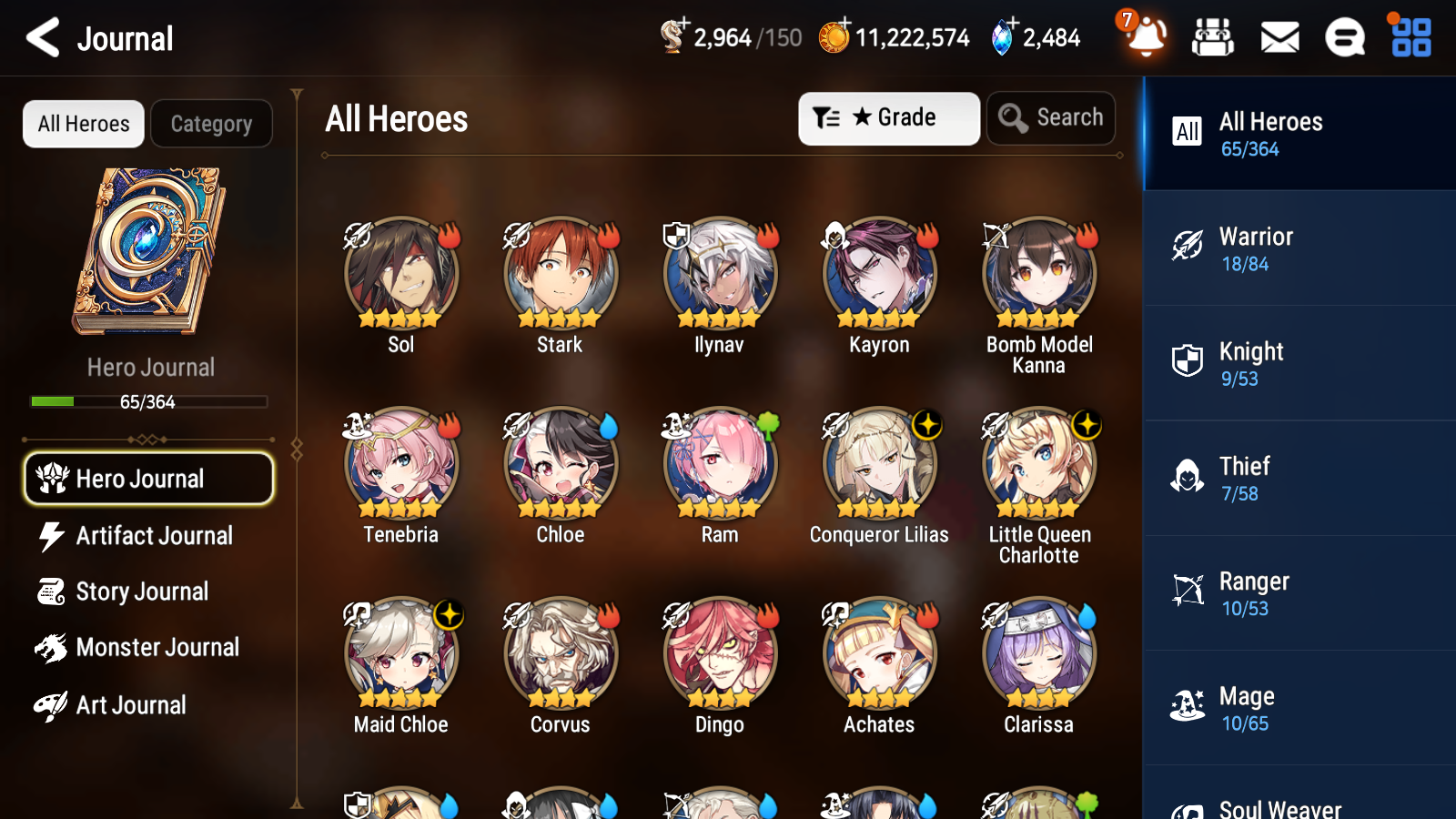Open the Story Journal
This screenshot has width=1456, height=819.
click(142, 591)
